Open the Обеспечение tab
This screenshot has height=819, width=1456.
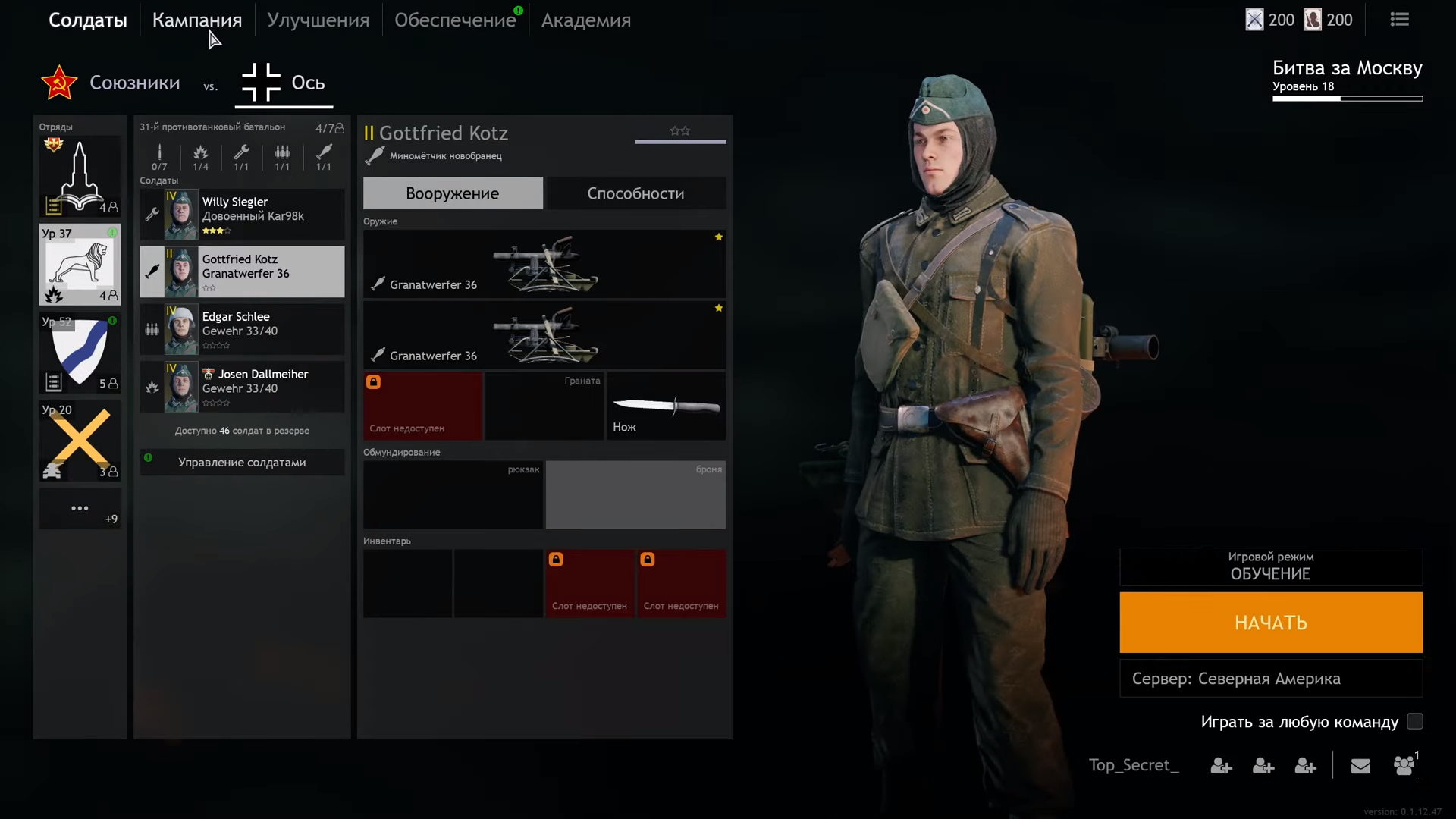(454, 20)
